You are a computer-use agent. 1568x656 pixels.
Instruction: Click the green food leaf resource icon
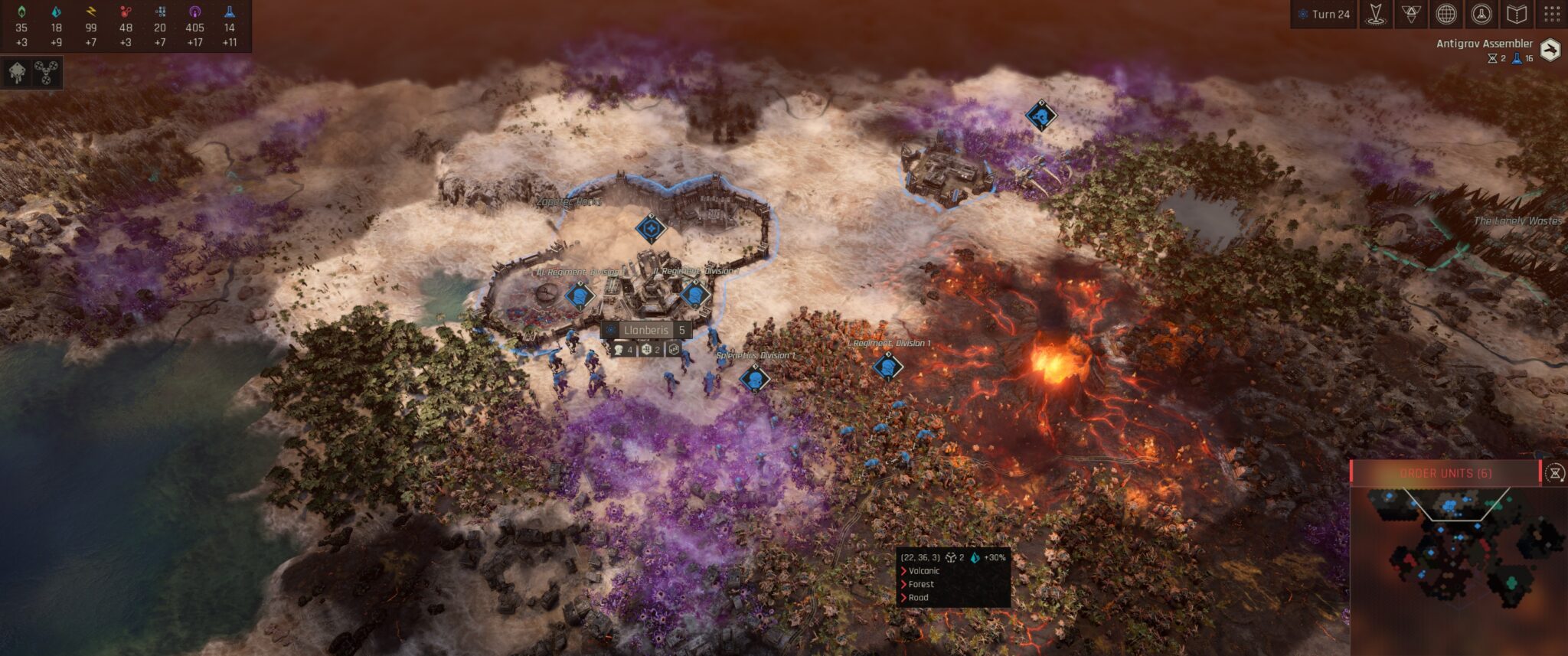point(21,11)
